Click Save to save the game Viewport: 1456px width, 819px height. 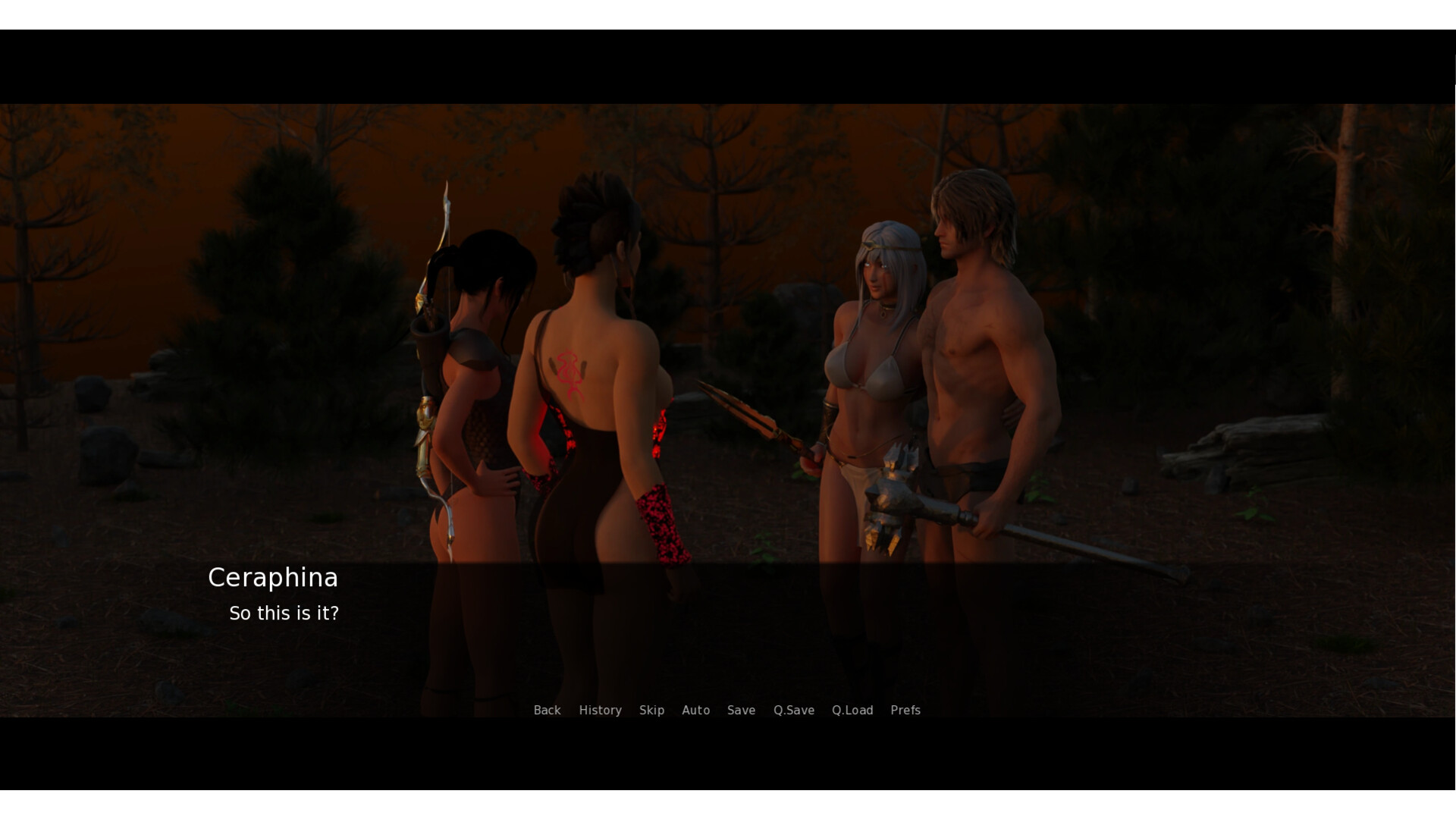tap(741, 711)
